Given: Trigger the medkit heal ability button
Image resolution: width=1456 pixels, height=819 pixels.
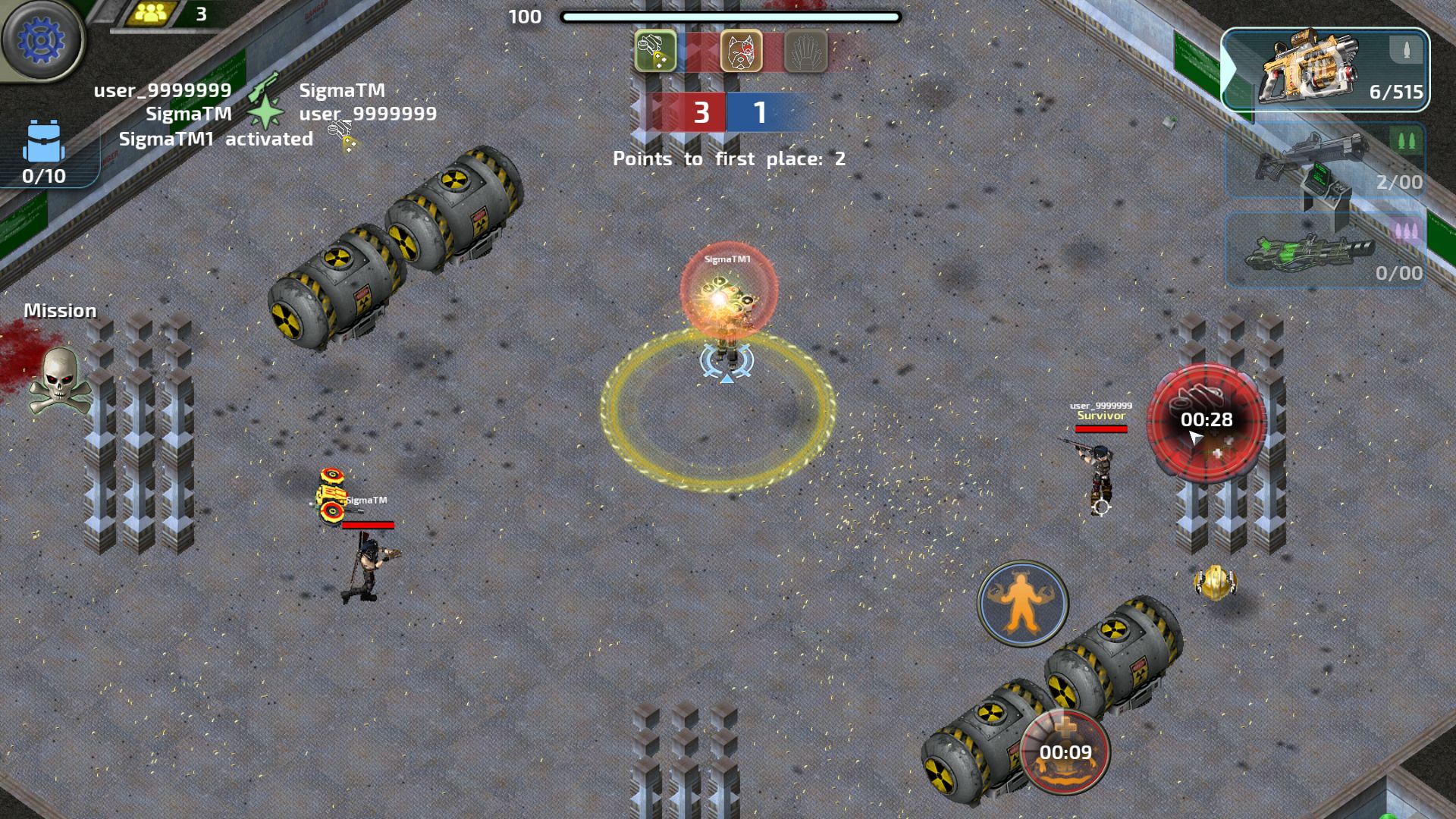Looking at the screenshot, I should (1065, 751).
